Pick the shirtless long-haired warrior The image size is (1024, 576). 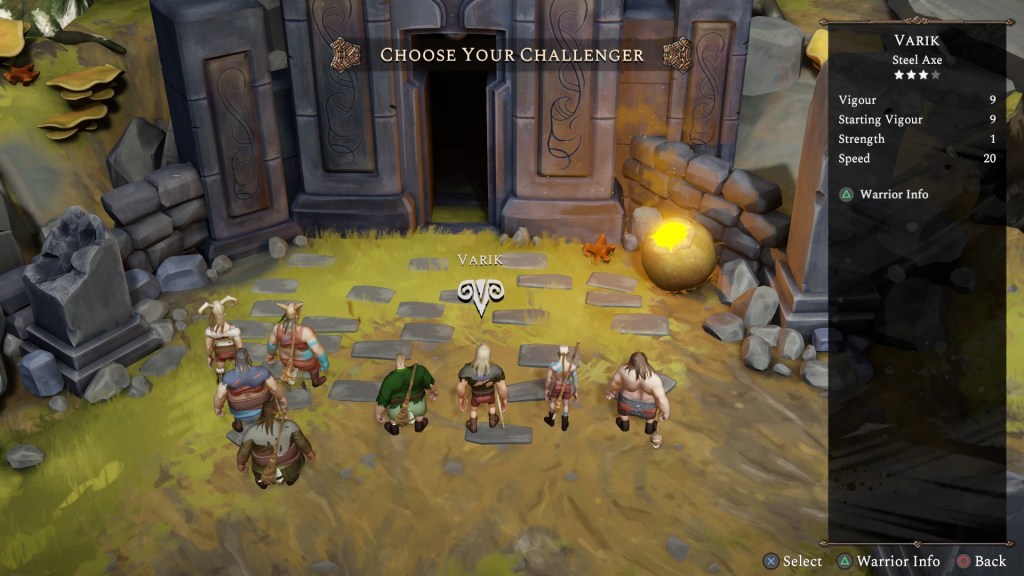tap(636, 393)
